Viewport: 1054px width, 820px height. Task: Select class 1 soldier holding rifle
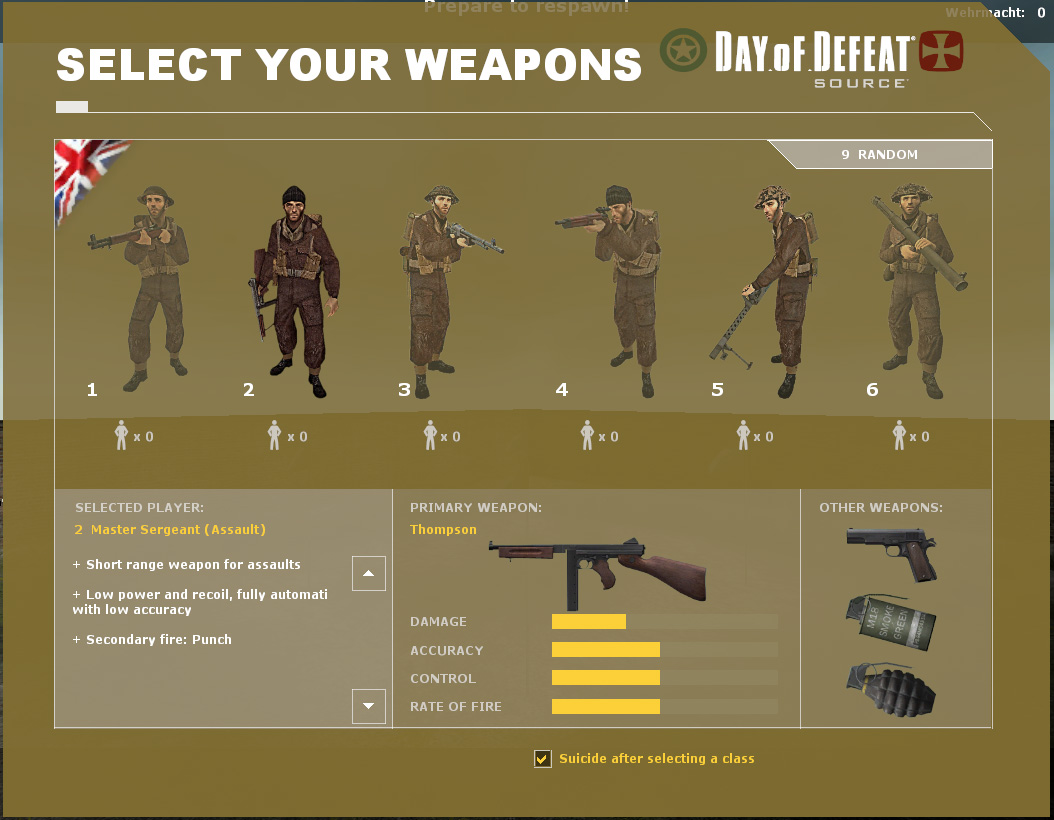click(150, 288)
